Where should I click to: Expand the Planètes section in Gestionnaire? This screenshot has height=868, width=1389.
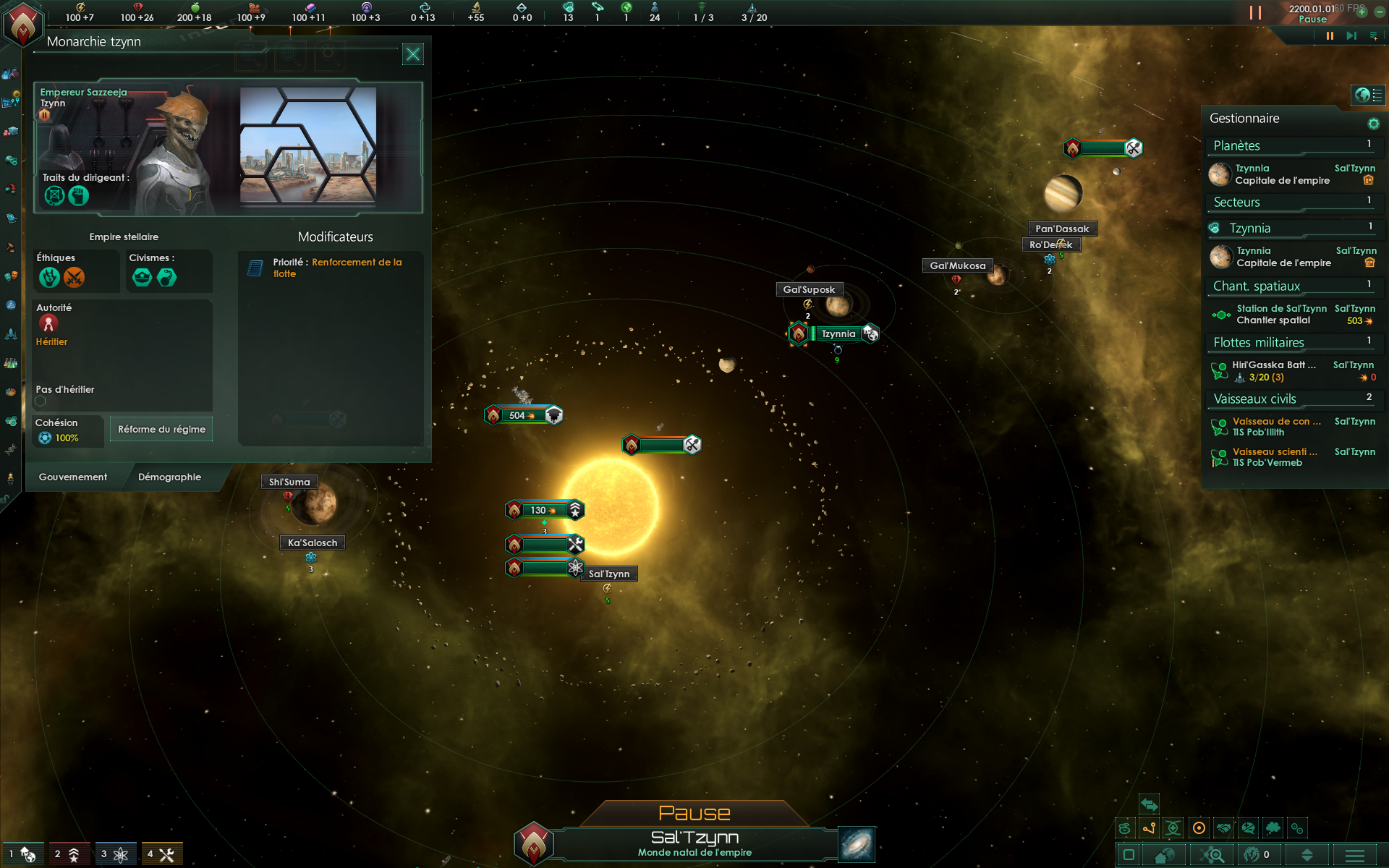1292,146
